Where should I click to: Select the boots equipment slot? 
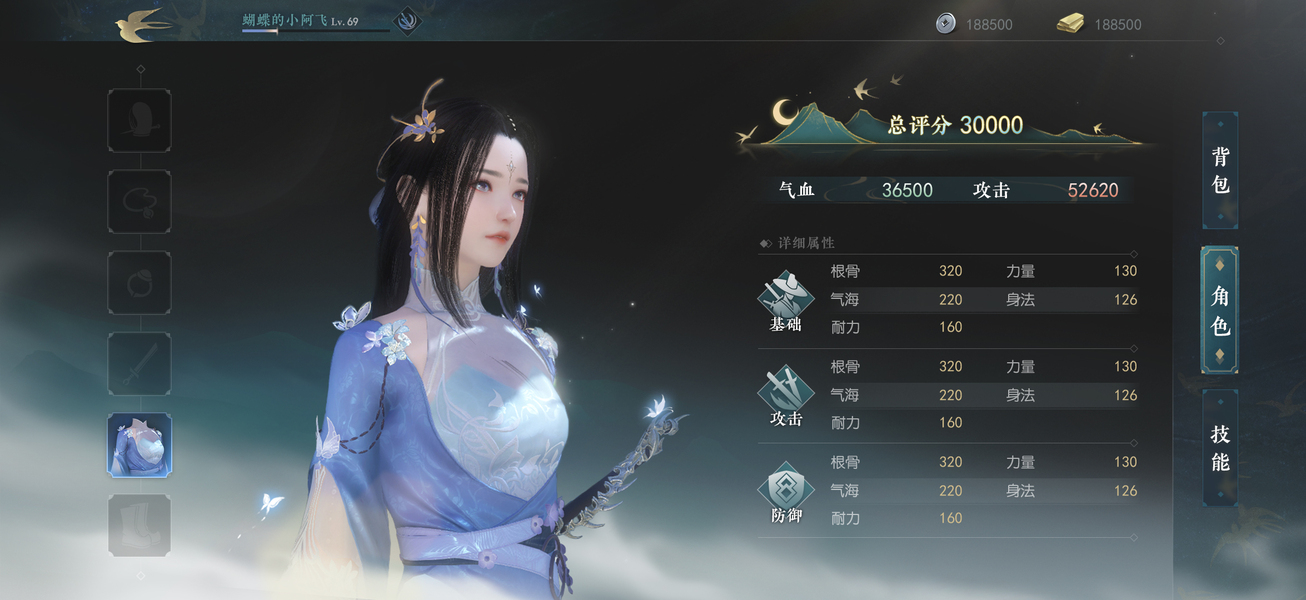tap(140, 525)
